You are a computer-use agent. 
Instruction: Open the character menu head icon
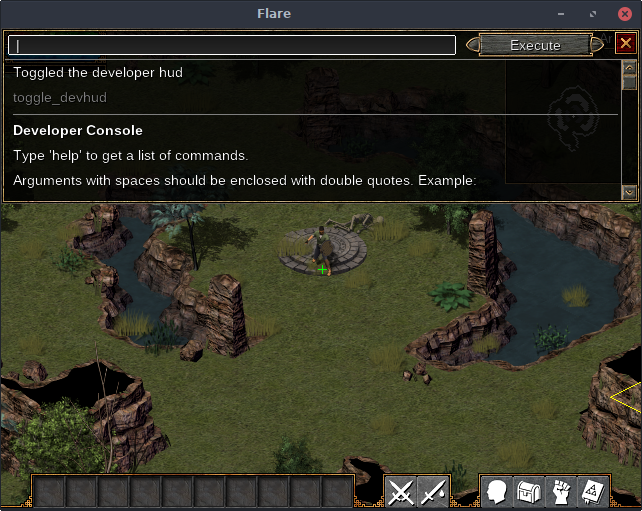497,492
